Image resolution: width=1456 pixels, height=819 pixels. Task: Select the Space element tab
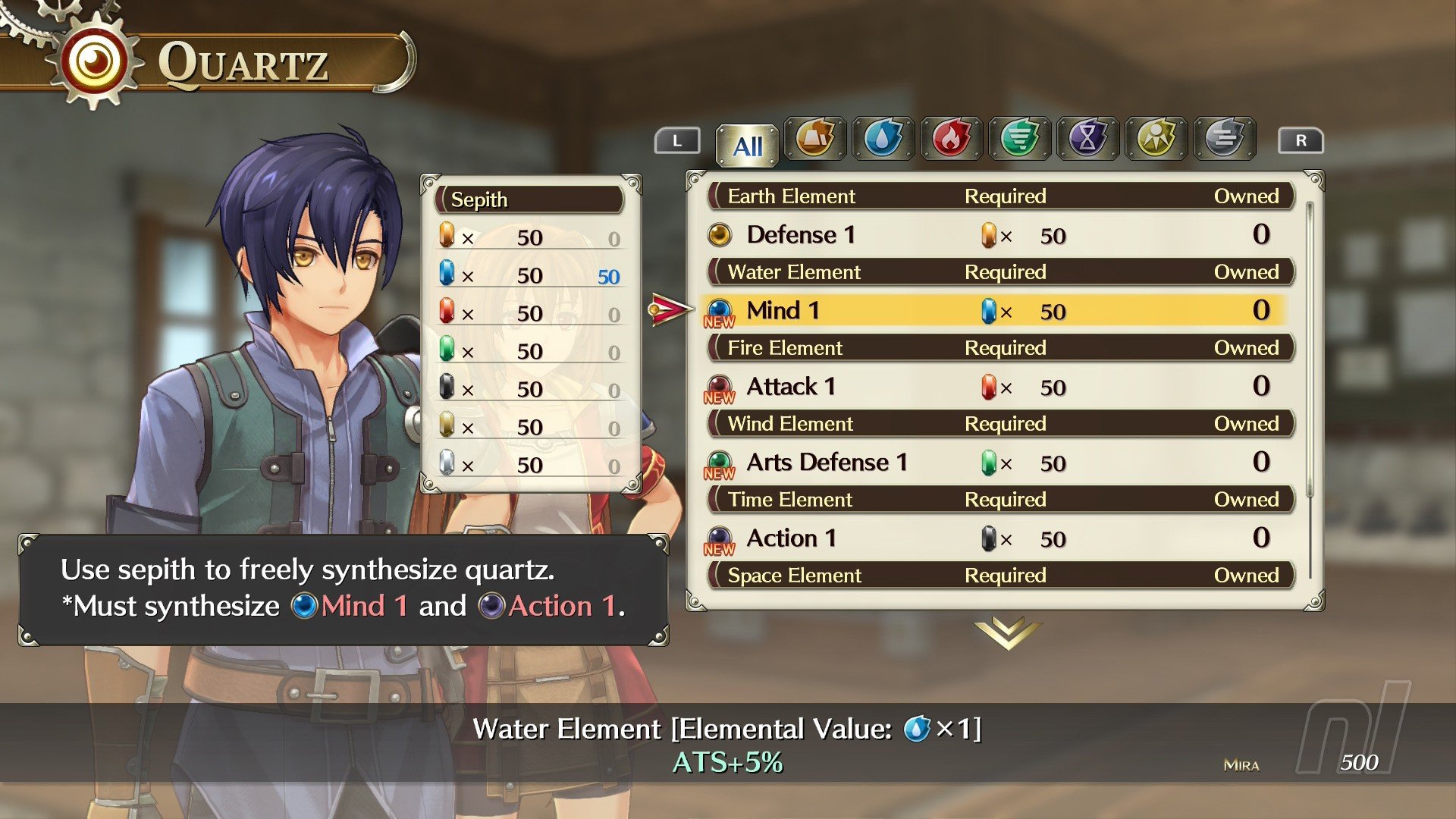pyautogui.click(x=1156, y=139)
